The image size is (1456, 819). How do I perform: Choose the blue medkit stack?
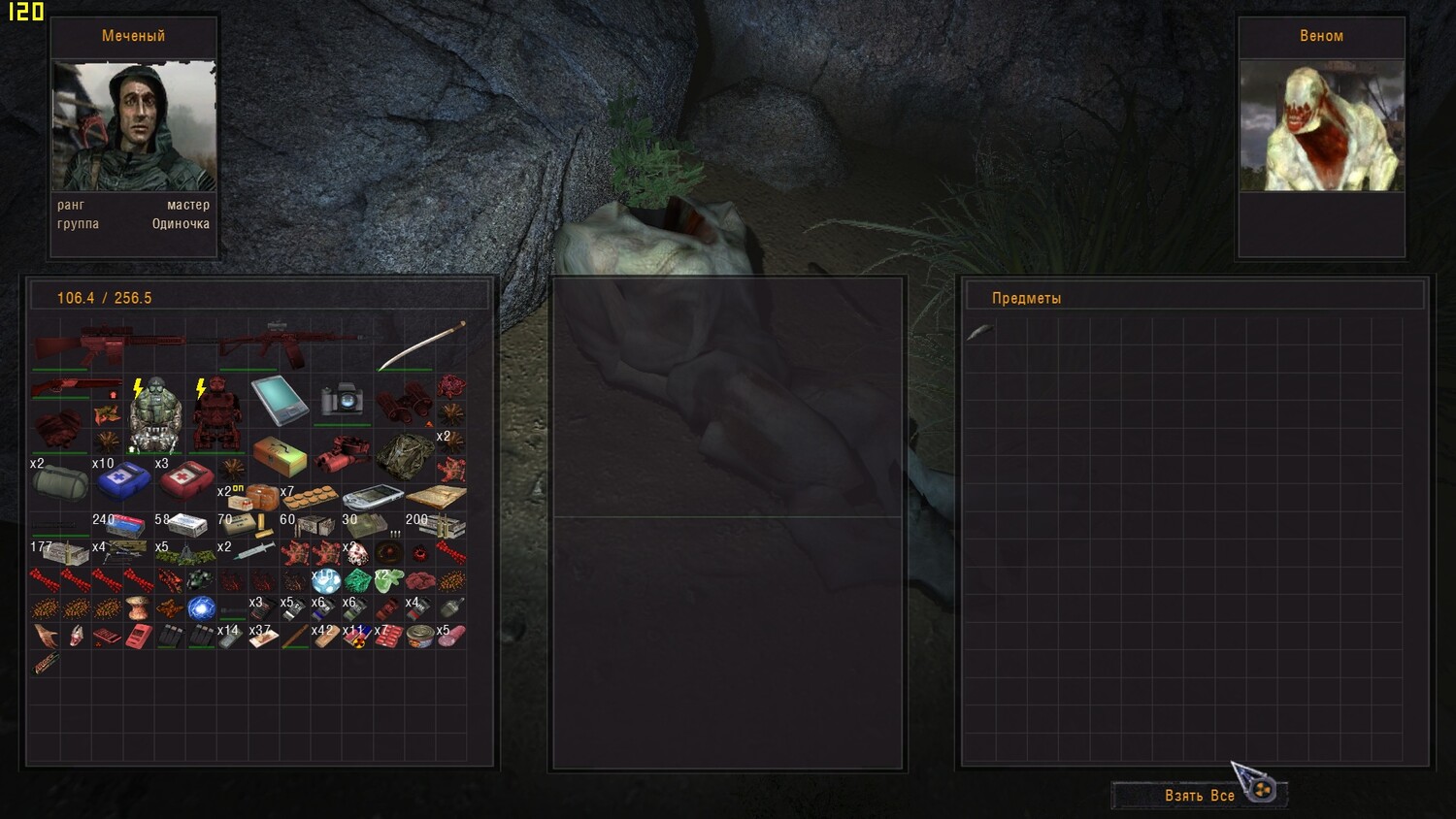pos(123,478)
